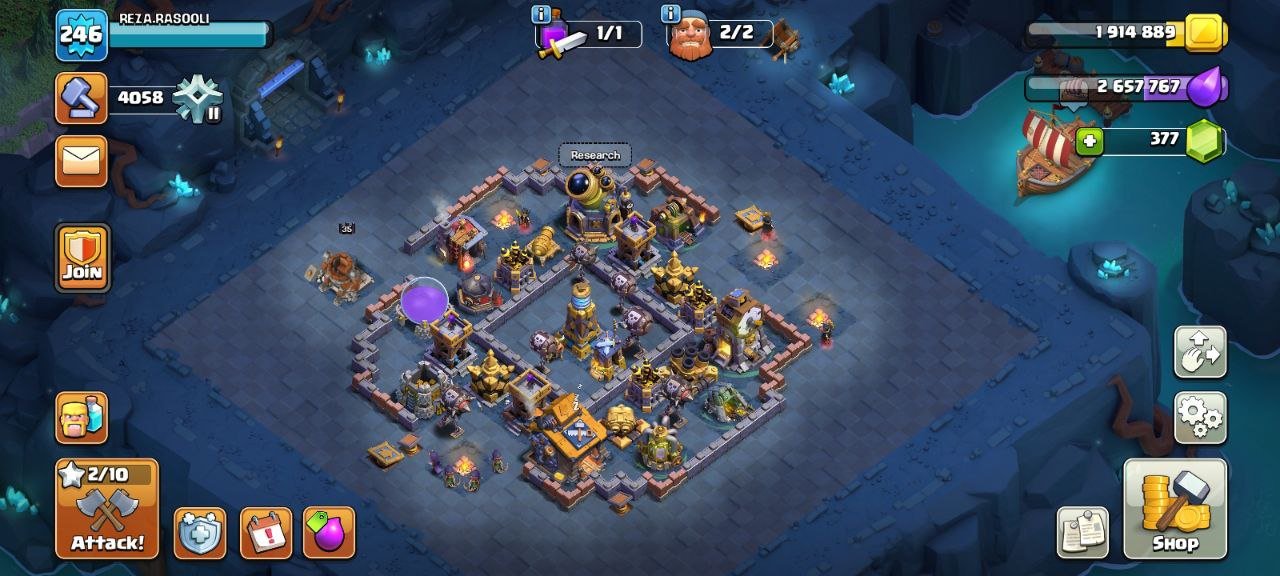Open the Shop
Viewport: 1280px width, 576px height.
(1175, 509)
